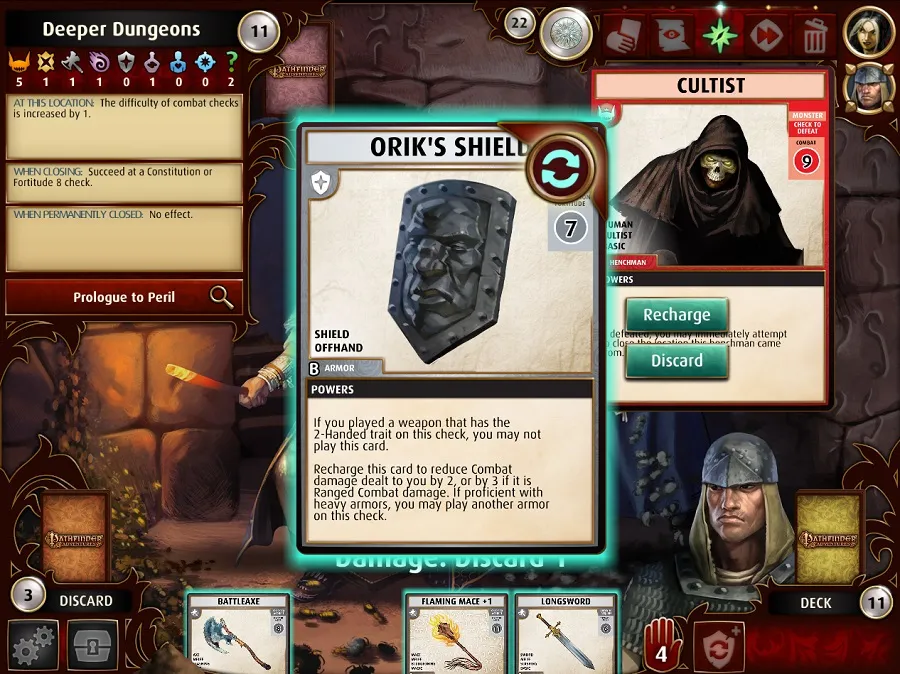The width and height of the screenshot is (900, 674).
Task: Select the Battleaxe card in hand
Action: (x=239, y=634)
